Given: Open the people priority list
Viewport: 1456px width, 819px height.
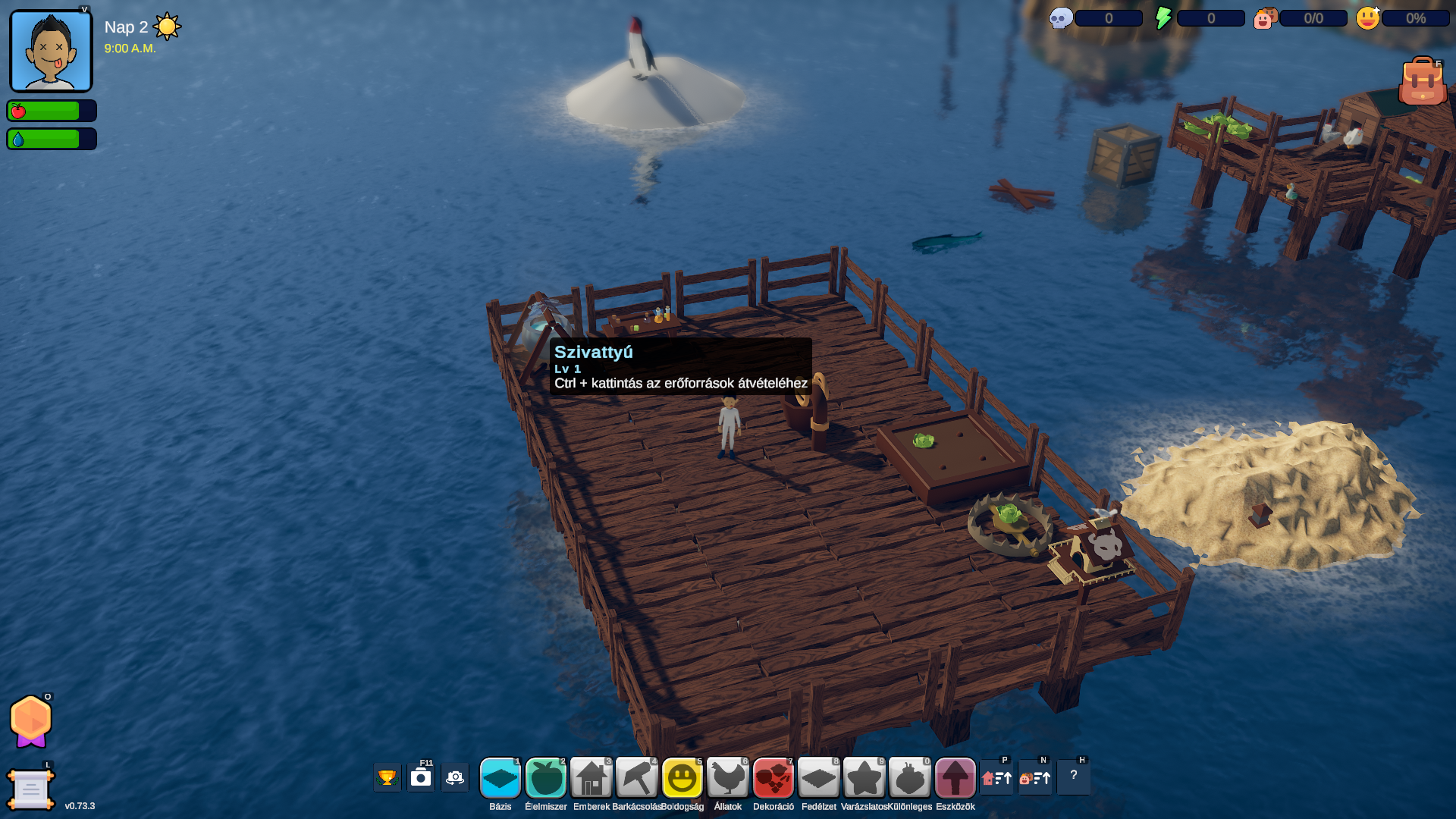Looking at the screenshot, I should 1035,778.
